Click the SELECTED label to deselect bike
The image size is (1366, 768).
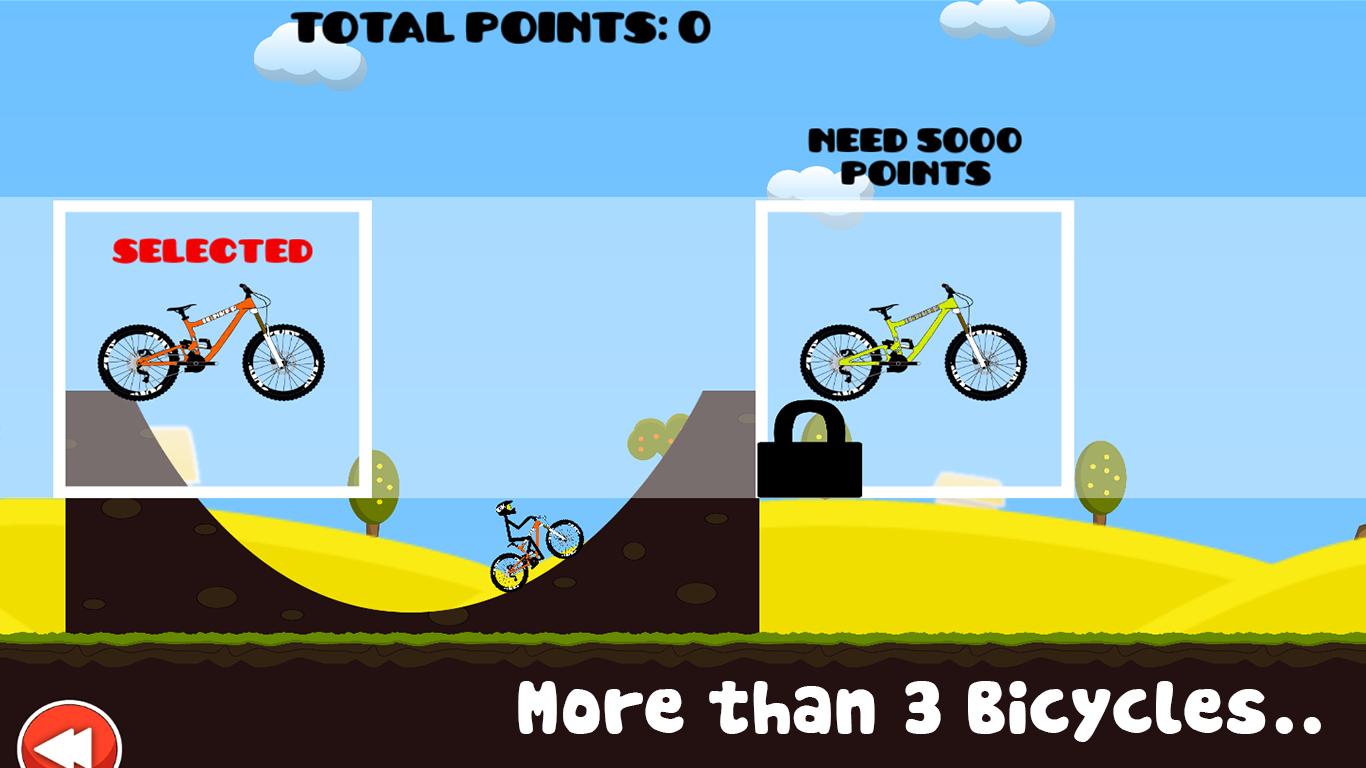212,248
